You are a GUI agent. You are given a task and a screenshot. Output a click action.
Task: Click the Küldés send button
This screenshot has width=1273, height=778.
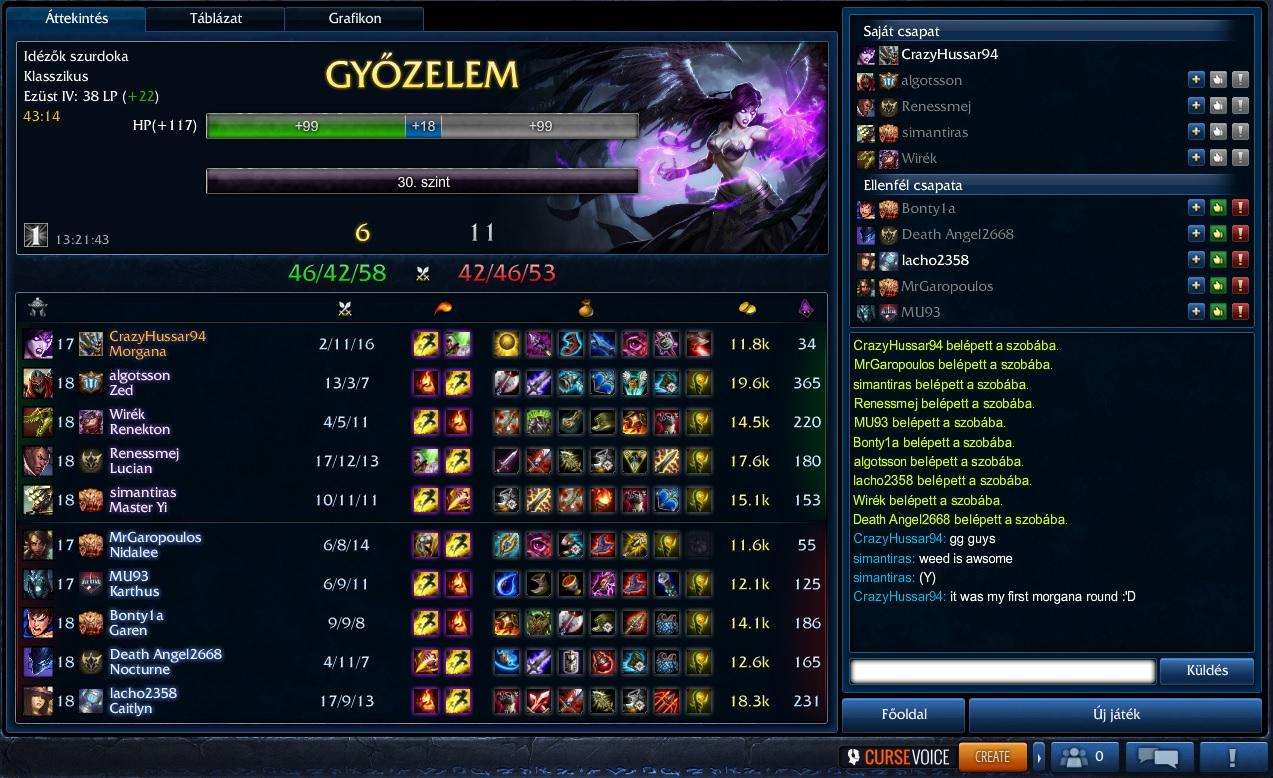1207,670
